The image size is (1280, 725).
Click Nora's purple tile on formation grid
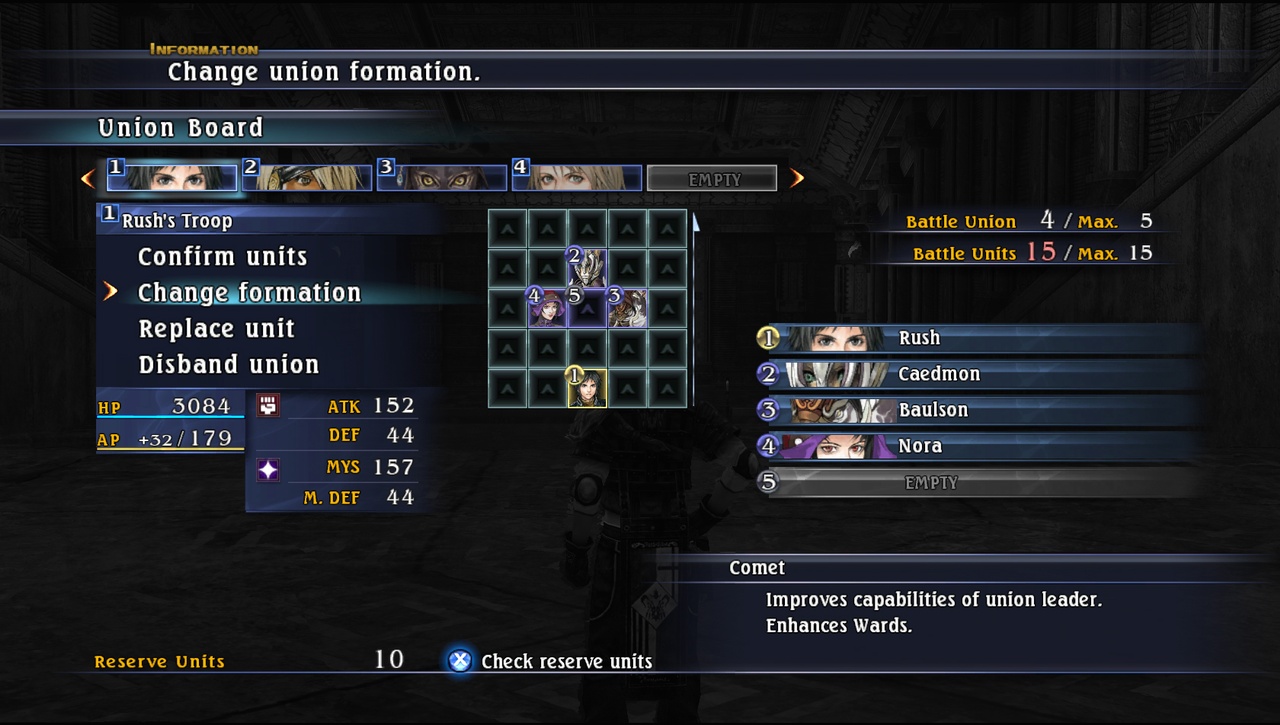pos(547,308)
